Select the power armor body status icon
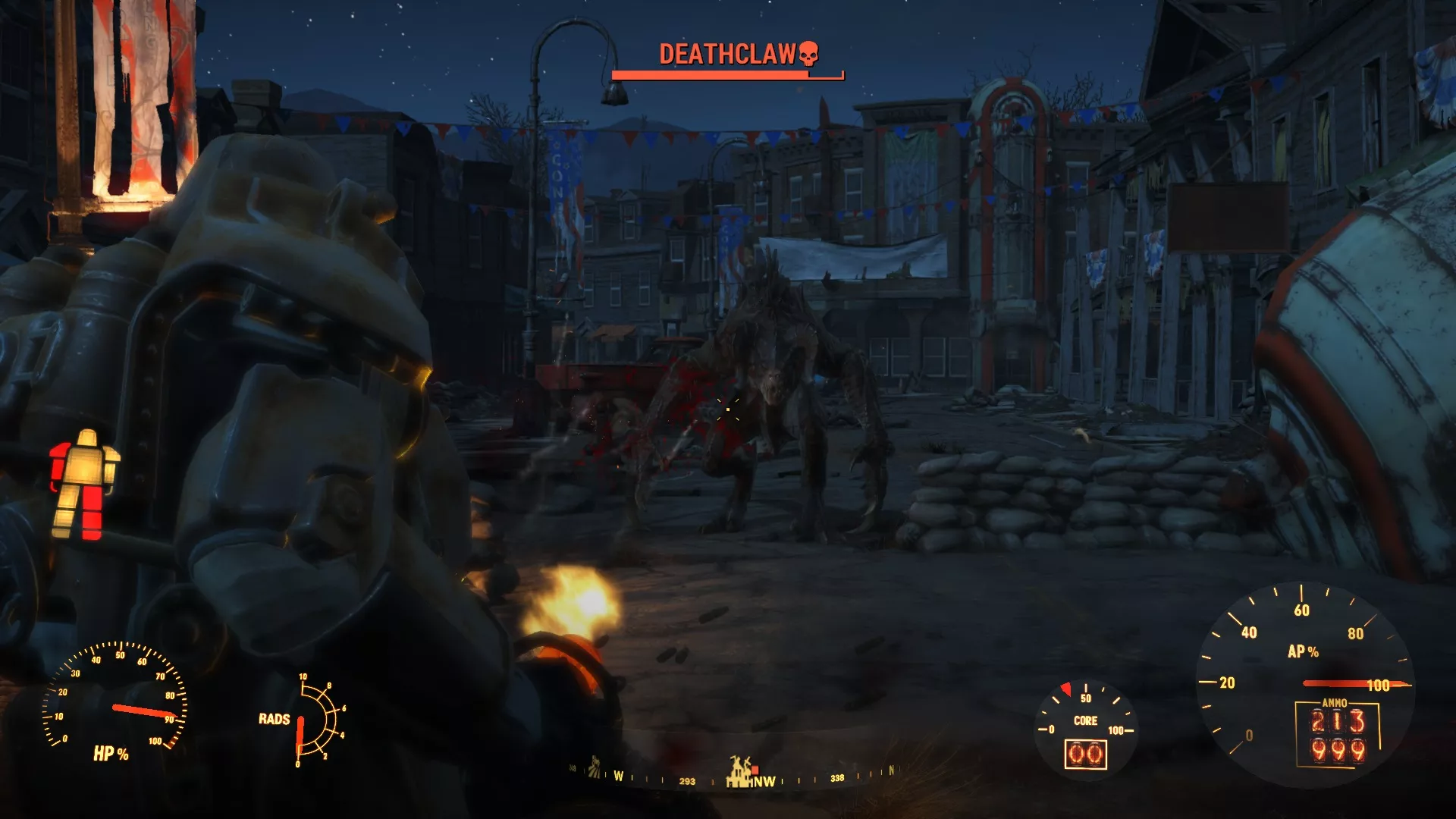Viewport: 1456px width, 819px height. 83,478
